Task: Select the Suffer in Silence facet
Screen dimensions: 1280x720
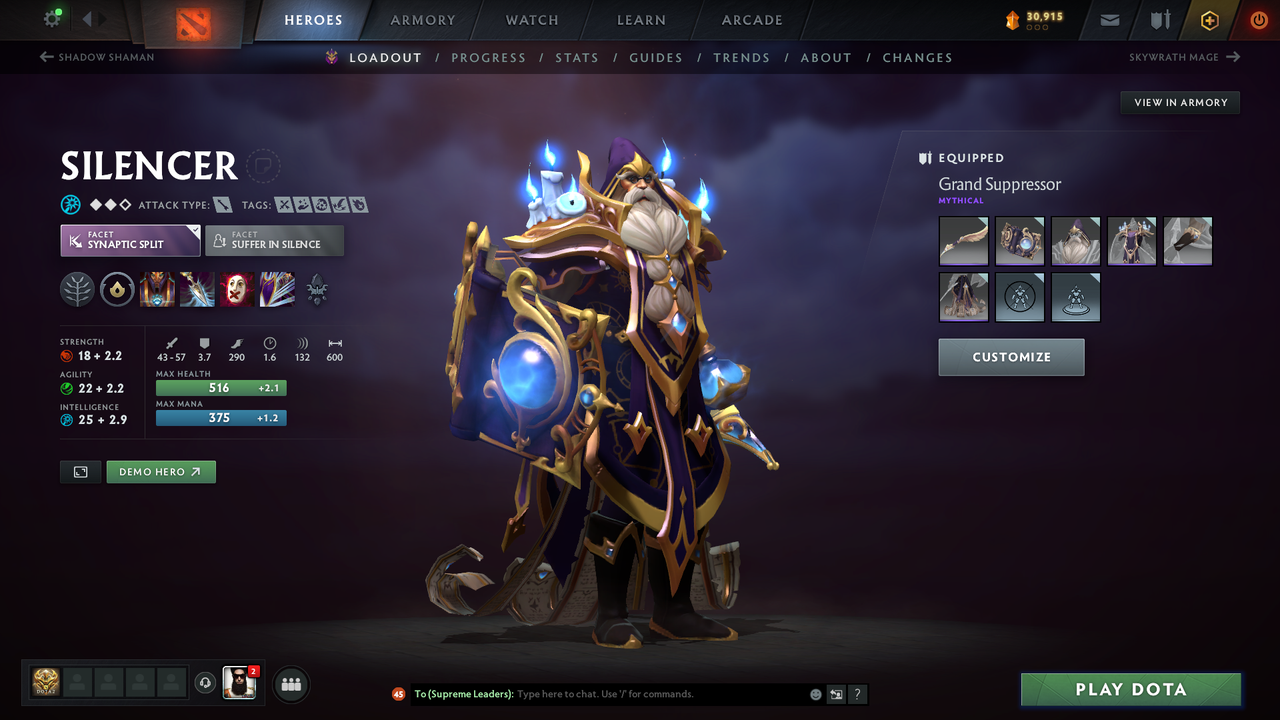Action: pyautogui.click(x=274, y=240)
